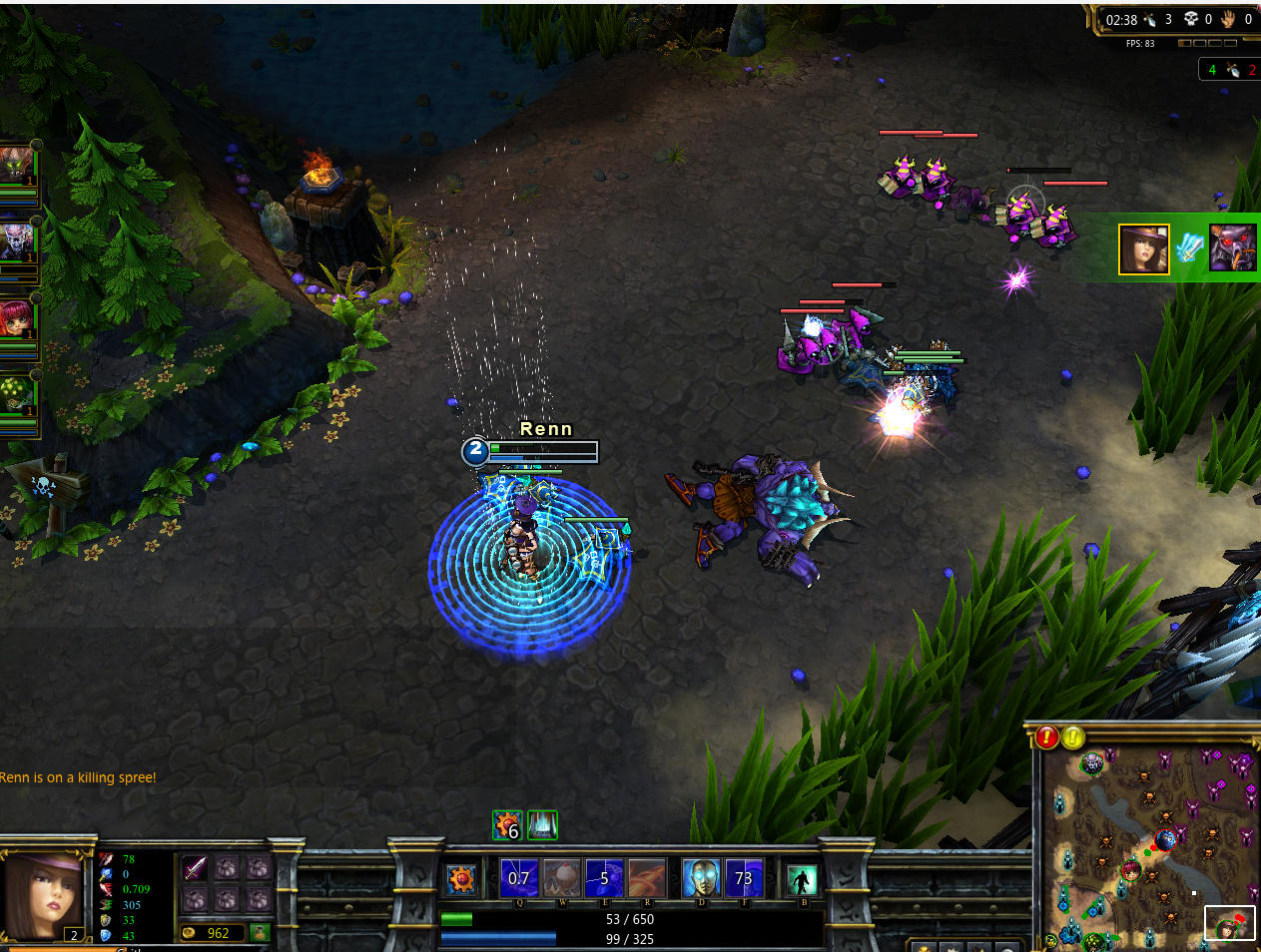Click Caitlyn's champion portrait in the HUD
The height and width of the screenshot is (952, 1261).
[42, 895]
